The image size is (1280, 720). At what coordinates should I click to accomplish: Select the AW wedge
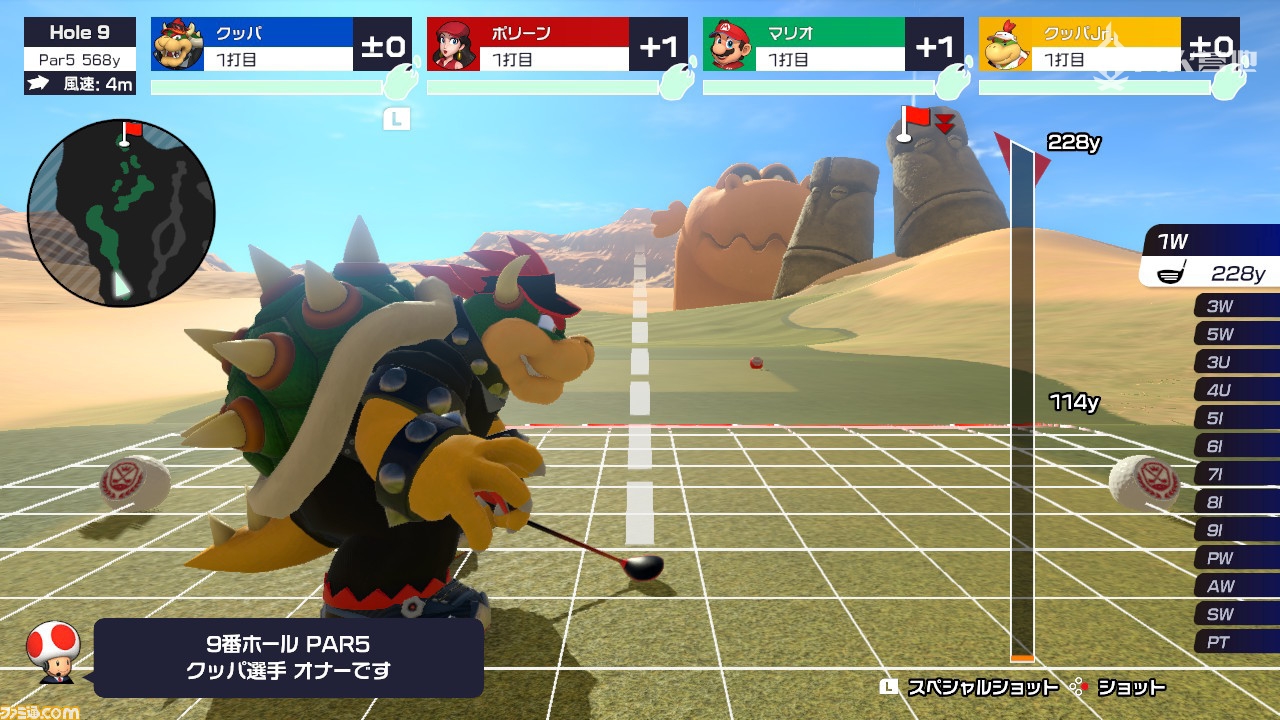(1236, 587)
